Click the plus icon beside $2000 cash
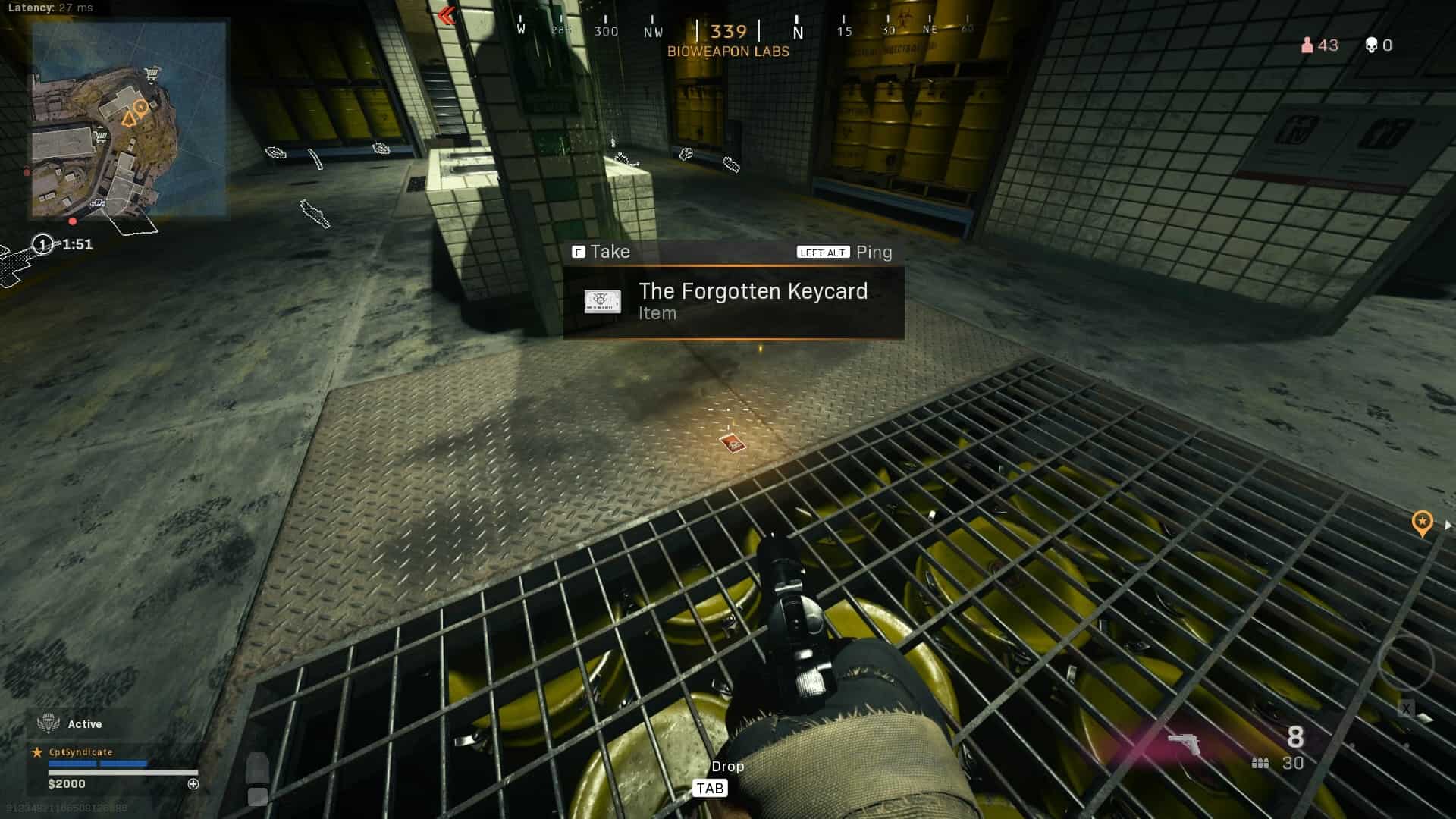The image size is (1456, 819). pos(193,784)
